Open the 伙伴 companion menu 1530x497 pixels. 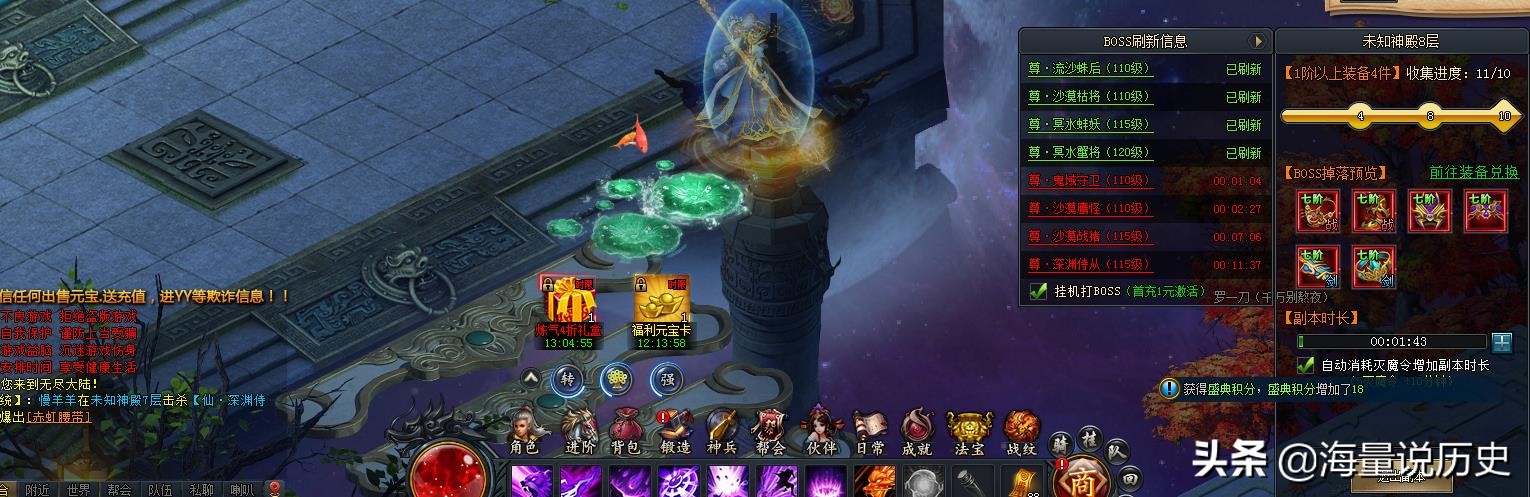pyautogui.click(x=820, y=432)
